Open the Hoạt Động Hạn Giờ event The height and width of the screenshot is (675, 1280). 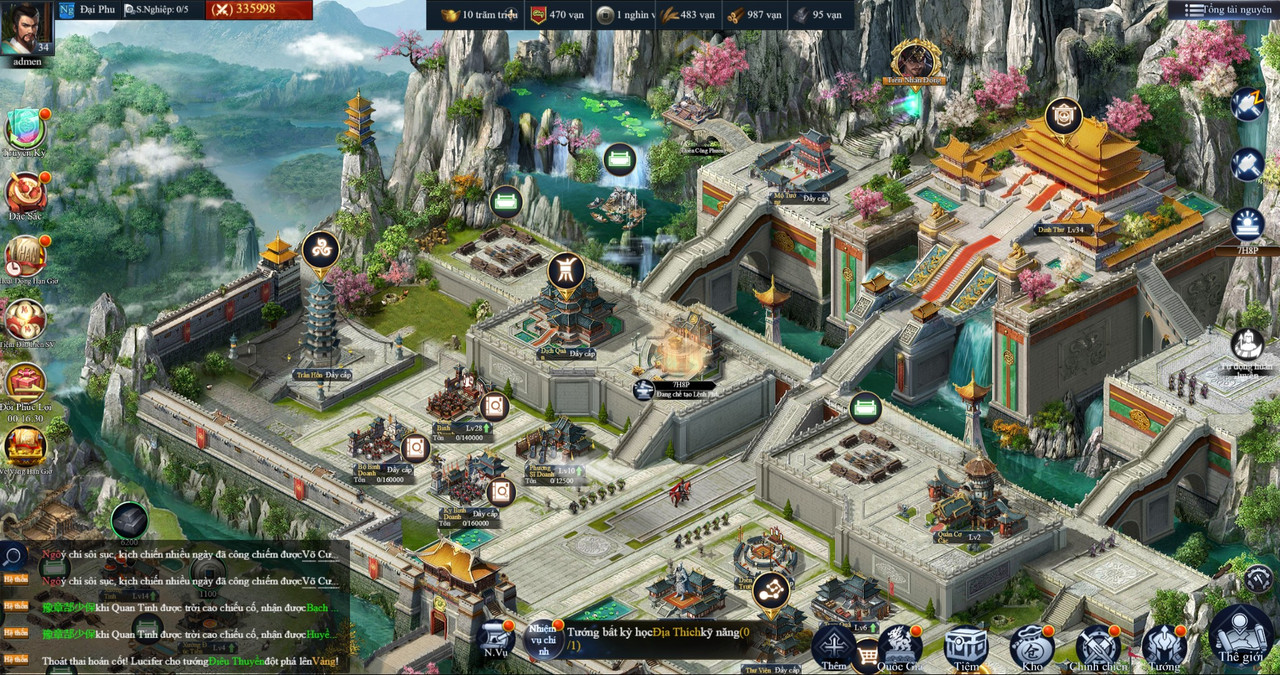click(x=25, y=257)
